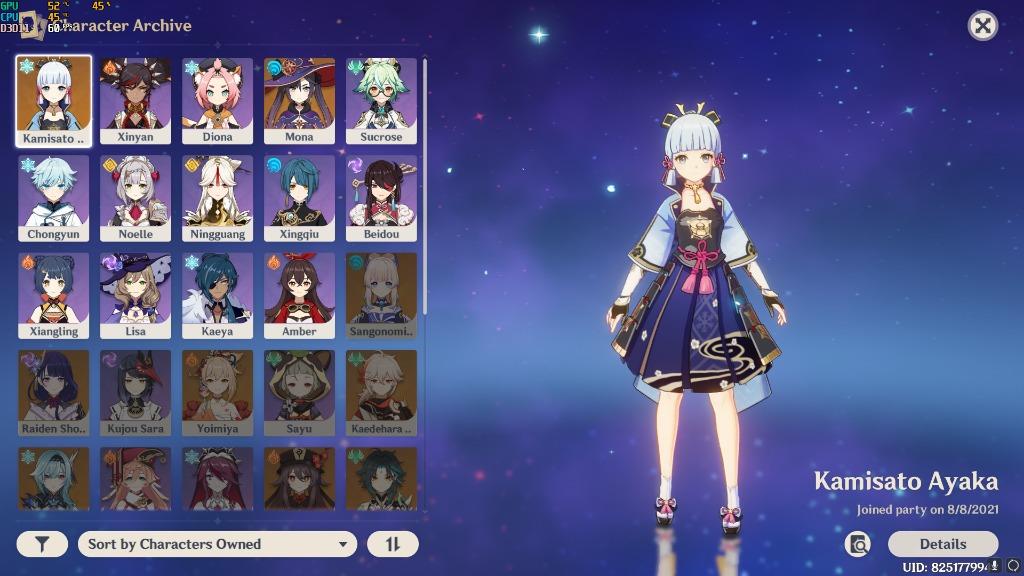View the unowned Raiden Shogun card
This screenshot has height=576, width=1024.
[x=53, y=391]
